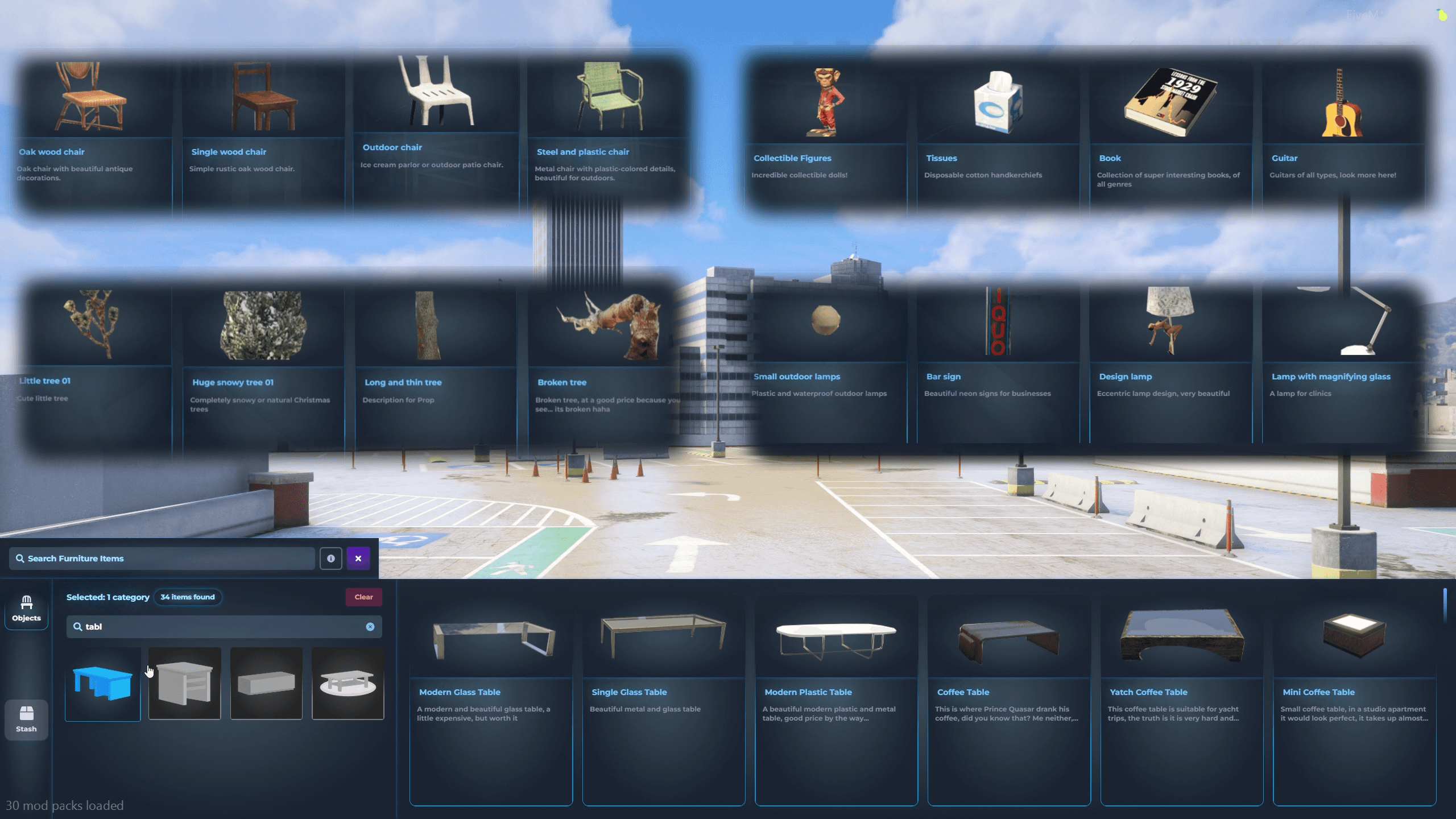Select the desk category icon
This screenshot has height=819, width=1456.
tap(184, 684)
